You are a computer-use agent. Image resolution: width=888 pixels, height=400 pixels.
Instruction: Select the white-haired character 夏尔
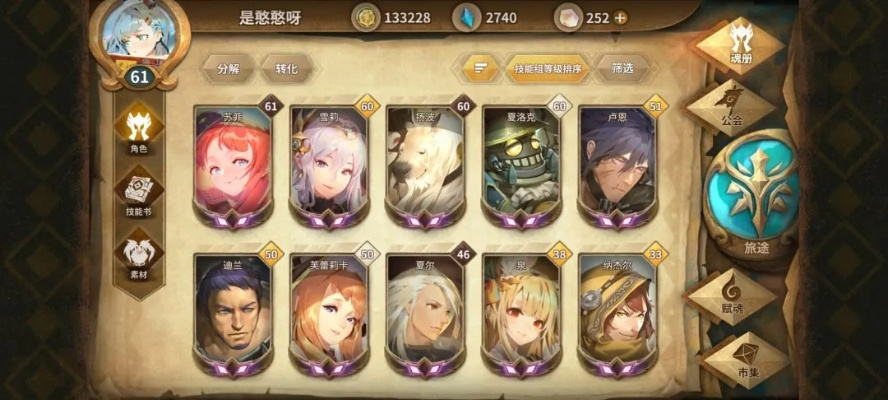(x=424, y=312)
